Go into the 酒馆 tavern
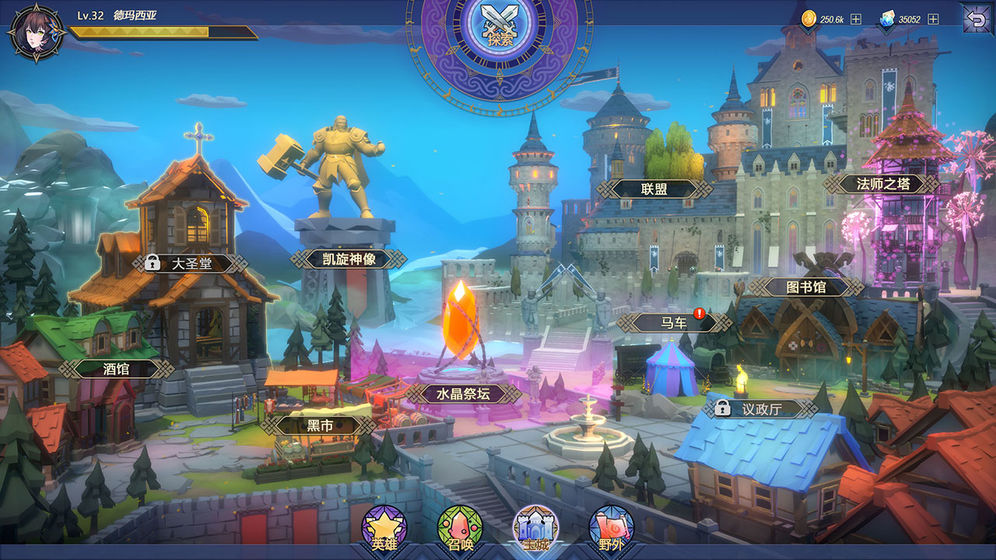The width and height of the screenshot is (996, 560). 116,368
